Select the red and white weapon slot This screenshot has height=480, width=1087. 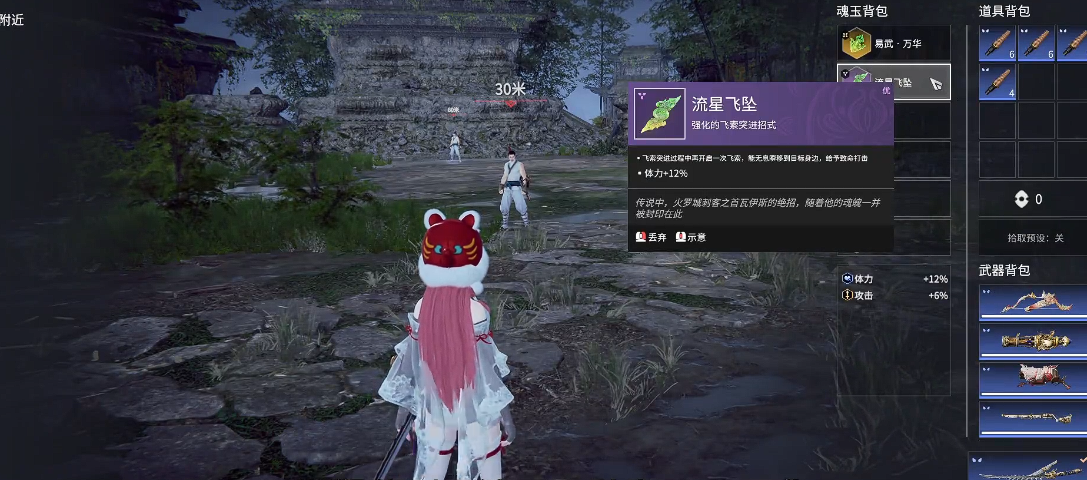1032,379
